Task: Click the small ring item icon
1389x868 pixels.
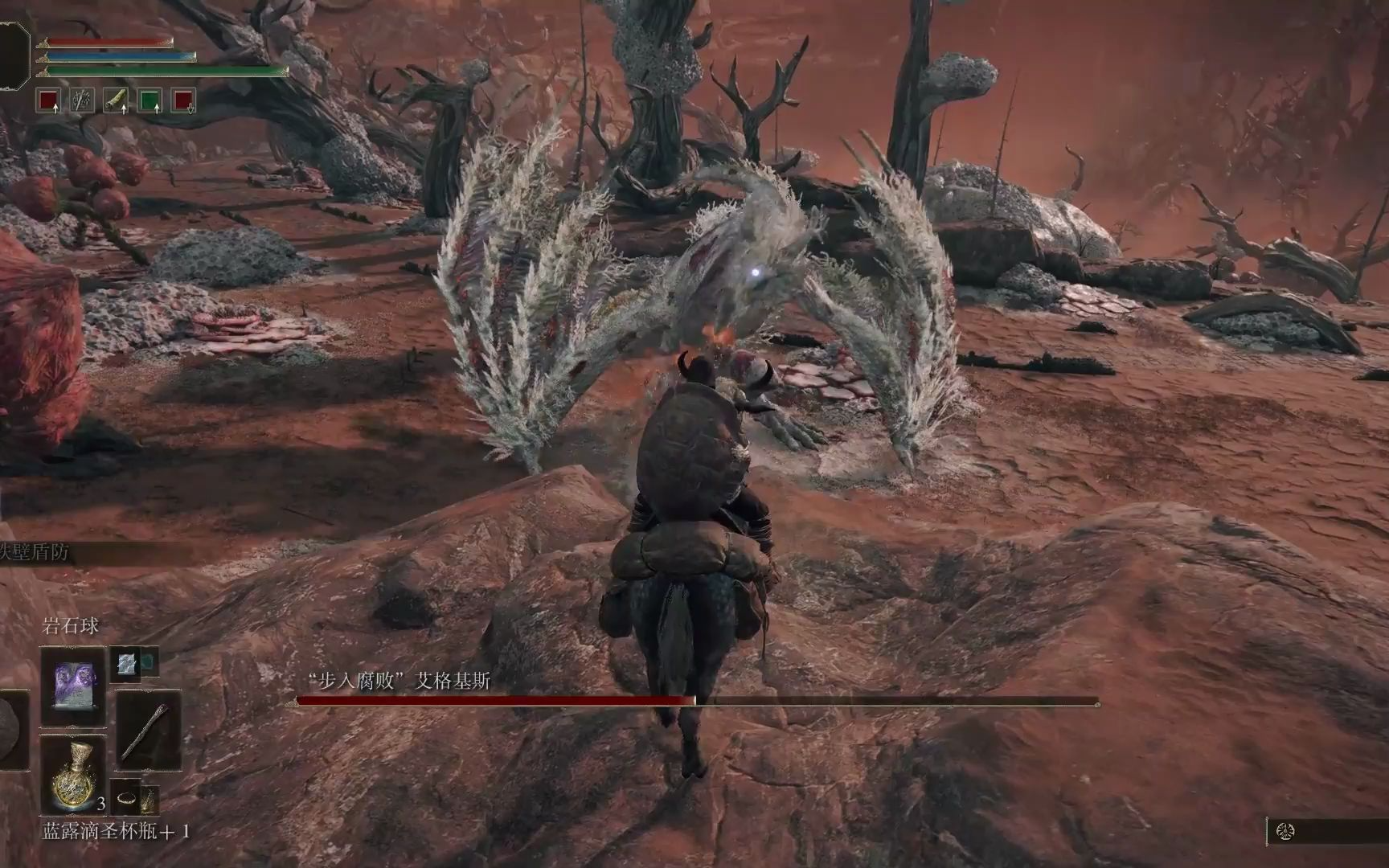Action: pos(127,799)
